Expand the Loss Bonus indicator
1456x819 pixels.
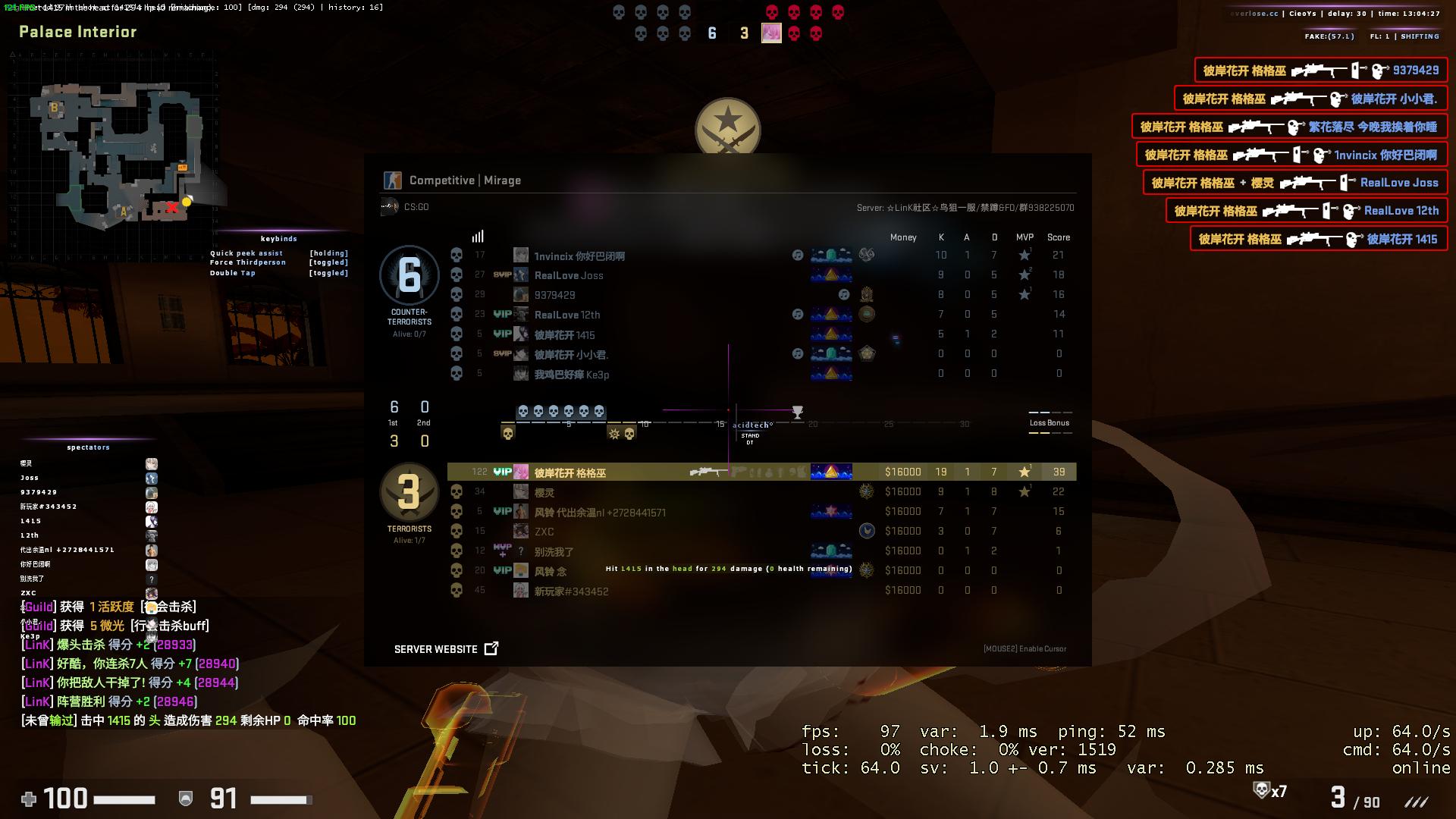[1050, 423]
